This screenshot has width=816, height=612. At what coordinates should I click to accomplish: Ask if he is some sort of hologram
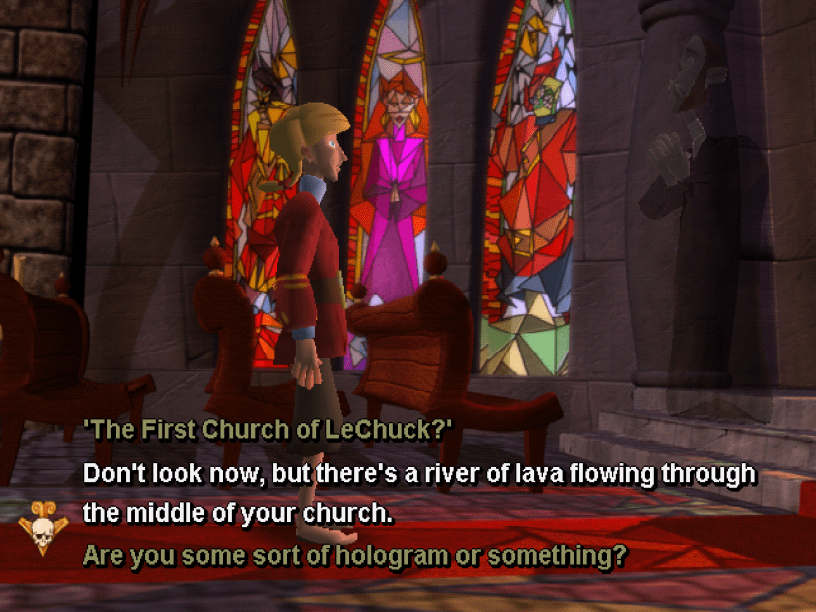(x=354, y=554)
